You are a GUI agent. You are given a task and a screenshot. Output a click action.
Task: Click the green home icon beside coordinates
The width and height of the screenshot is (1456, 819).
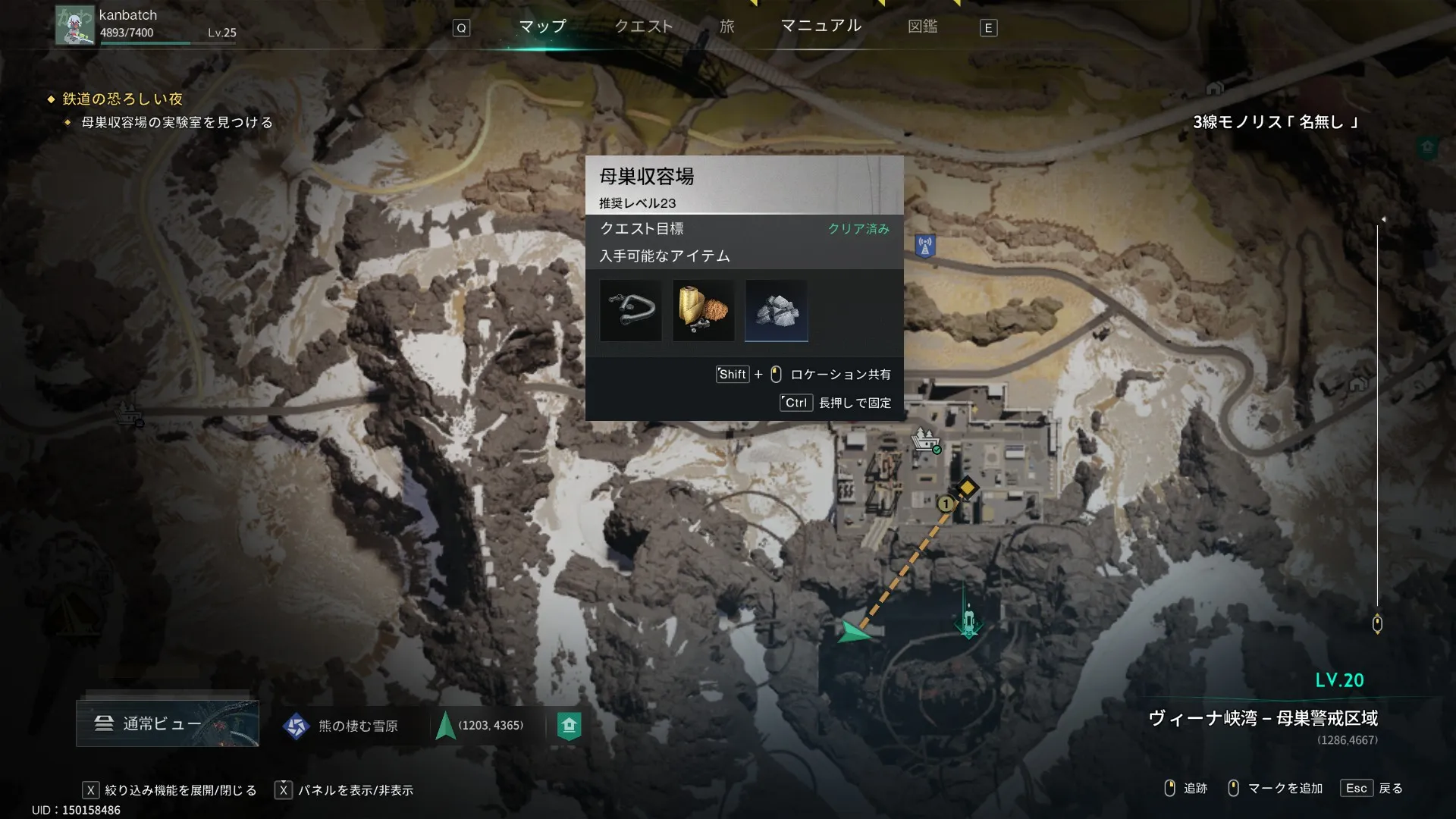tap(569, 726)
